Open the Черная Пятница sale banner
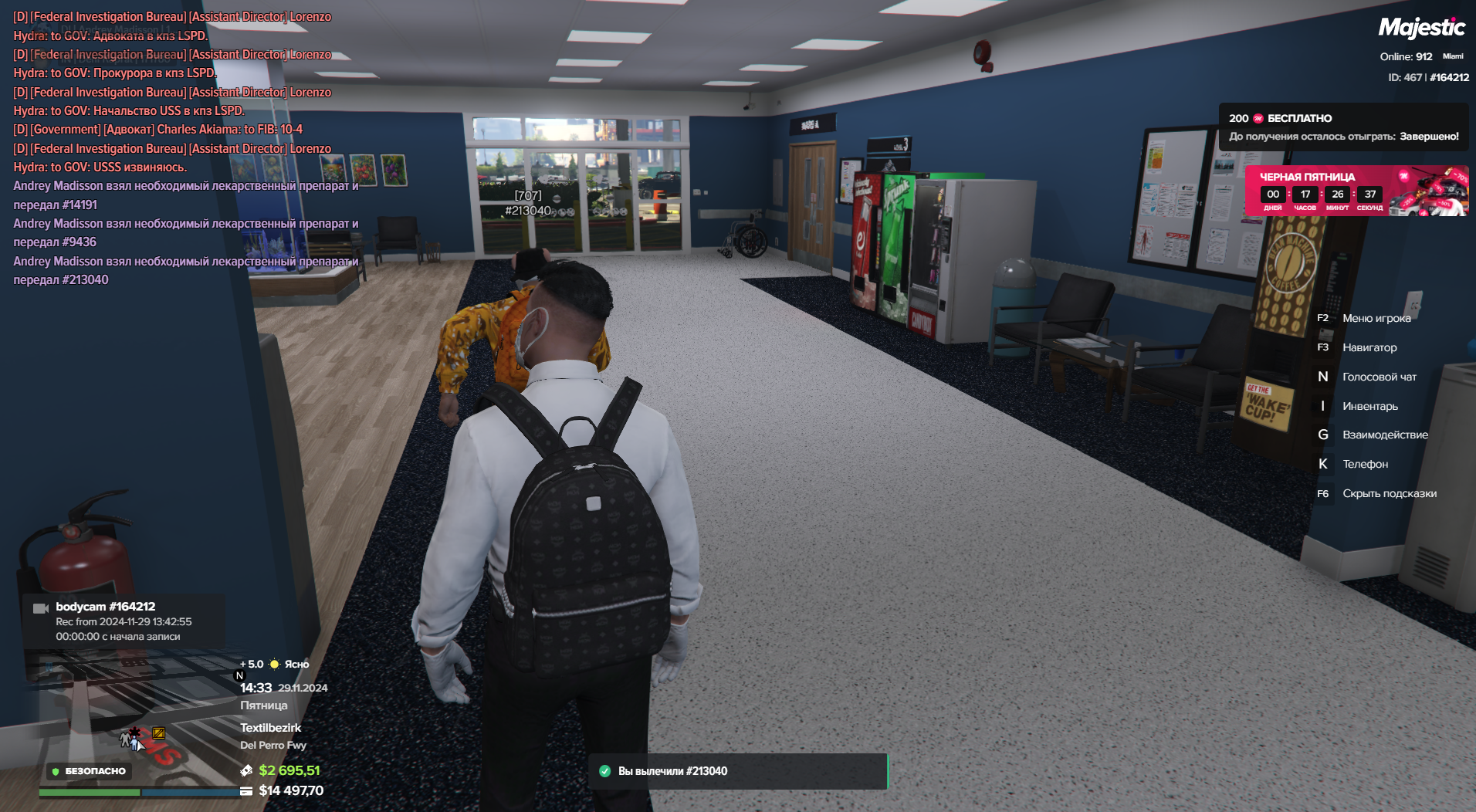The width and height of the screenshot is (1476, 812). click(1356, 190)
